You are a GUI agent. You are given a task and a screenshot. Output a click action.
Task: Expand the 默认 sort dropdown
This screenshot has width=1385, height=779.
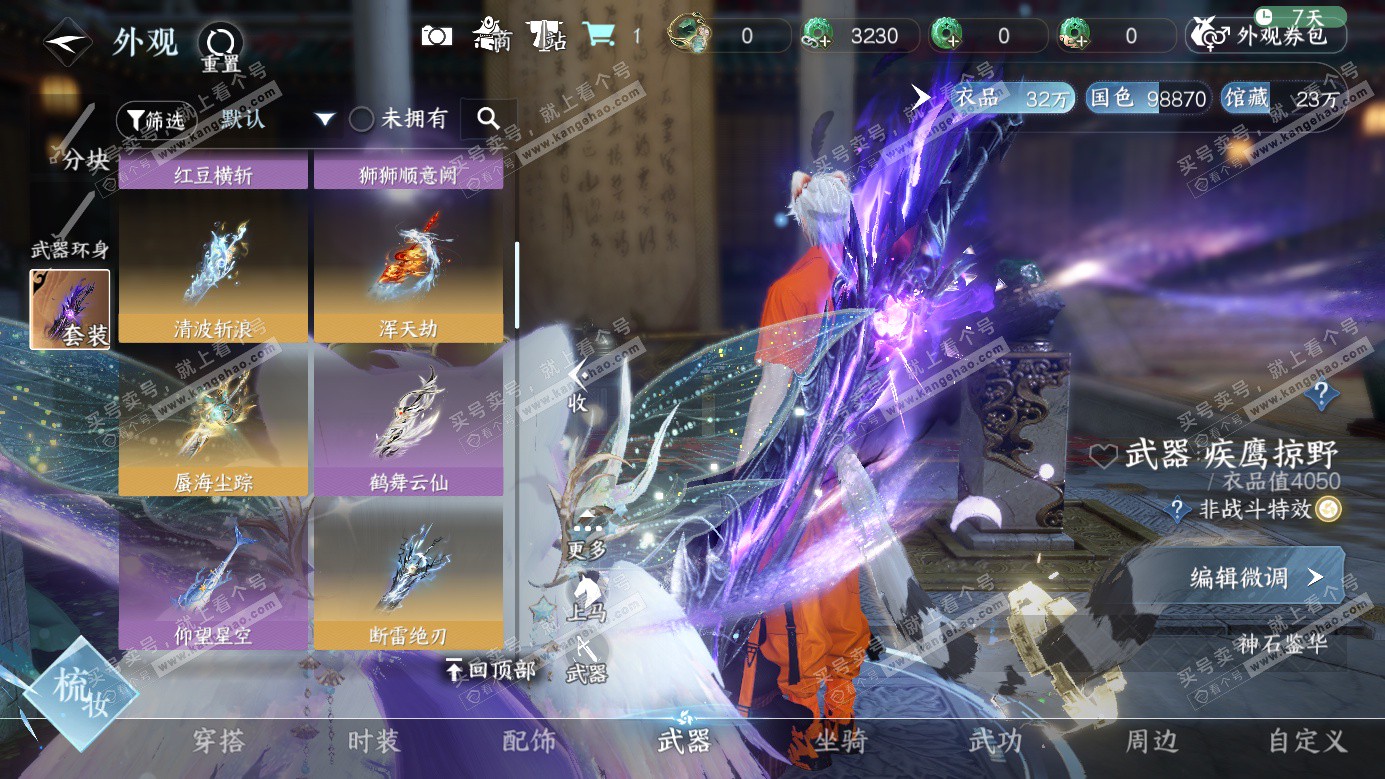323,120
